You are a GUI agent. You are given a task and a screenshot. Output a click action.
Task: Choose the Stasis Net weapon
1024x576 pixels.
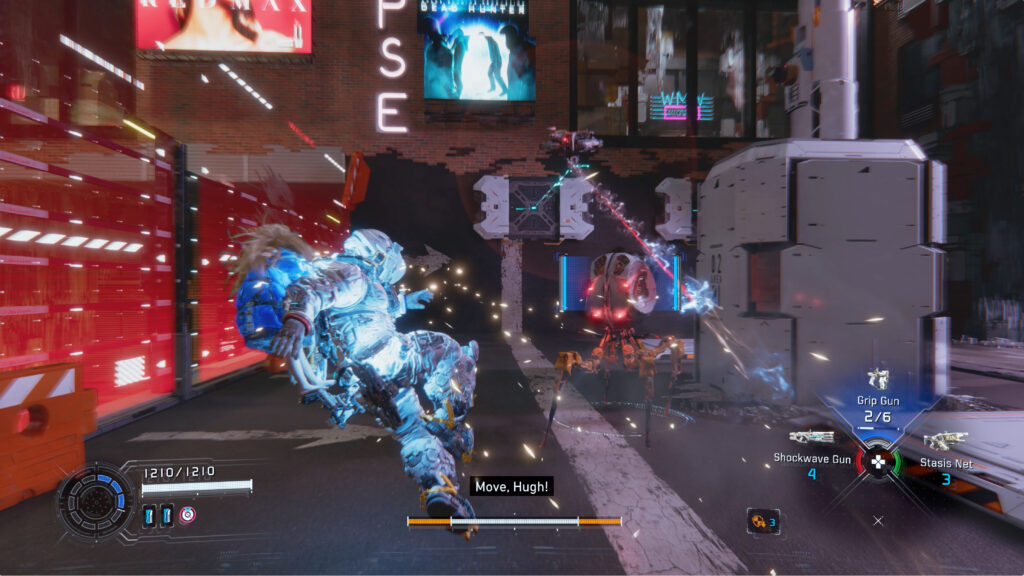tap(944, 440)
